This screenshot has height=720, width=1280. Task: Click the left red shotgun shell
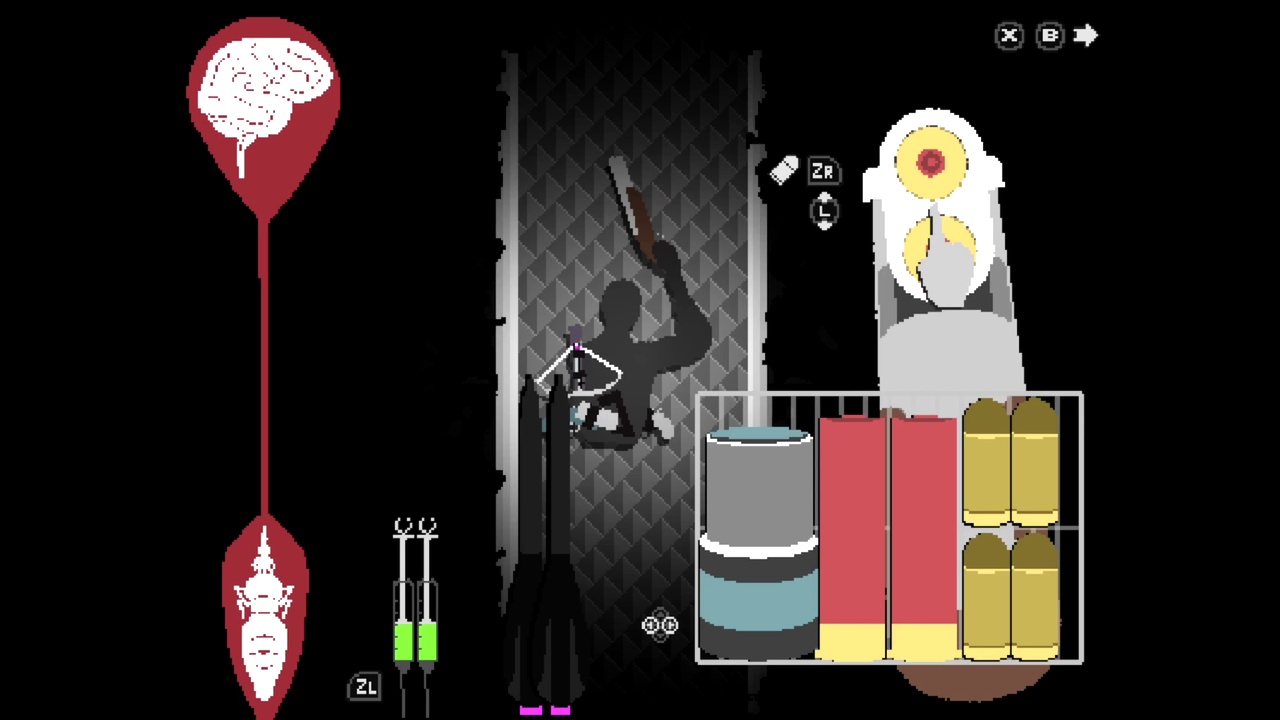click(x=850, y=530)
